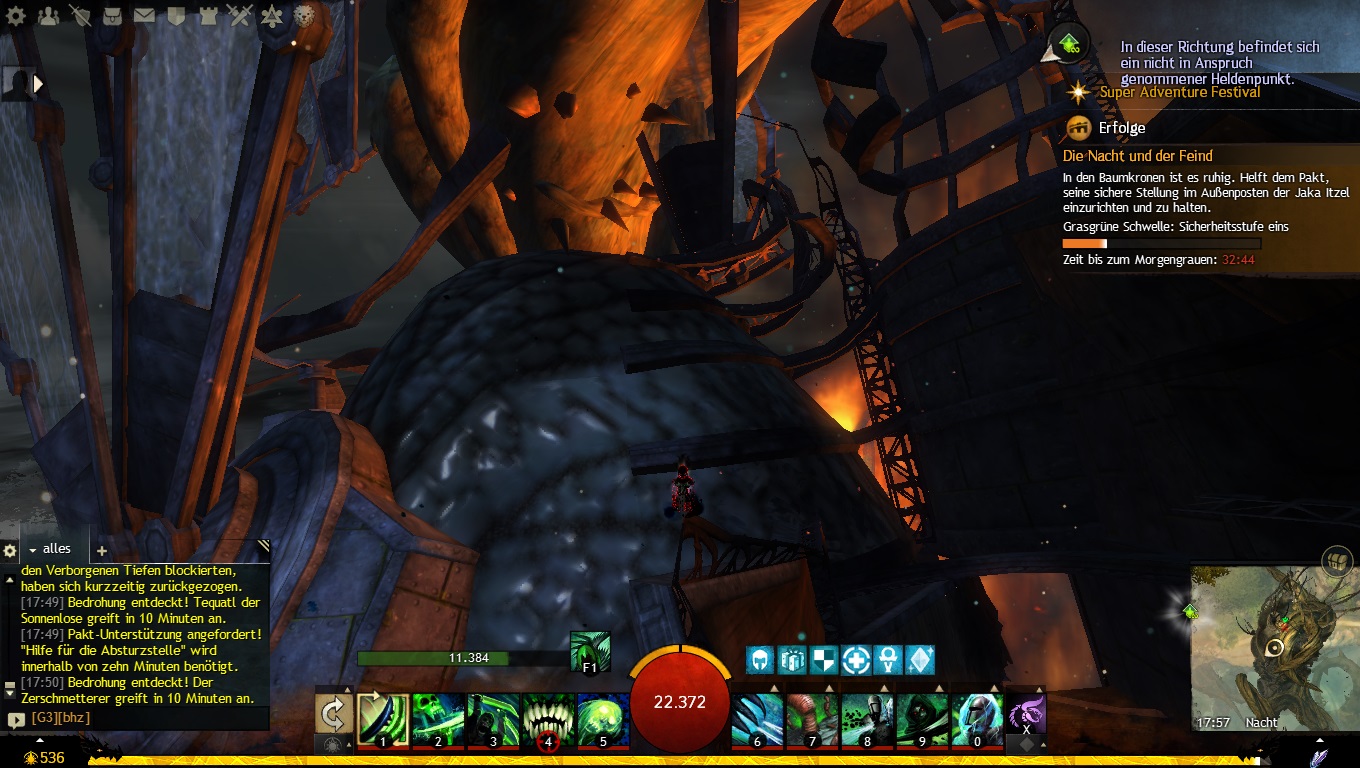Open the Black Lion trading post lion icon
This screenshot has width=1360, height=768.
(x=304, y=15)
